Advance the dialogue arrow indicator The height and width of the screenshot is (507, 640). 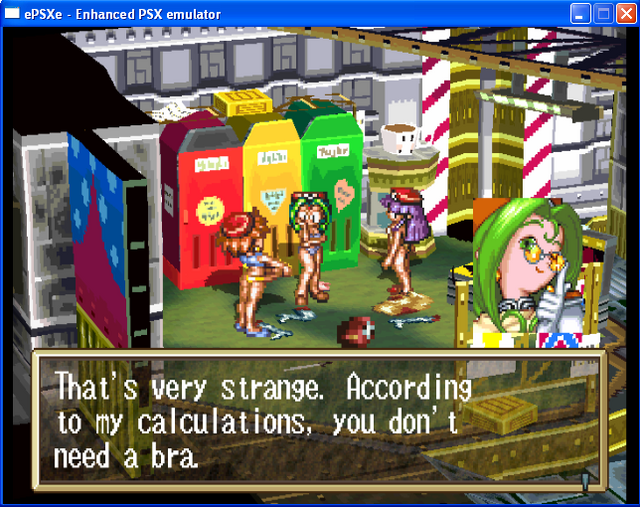click(x=586, y=480)
